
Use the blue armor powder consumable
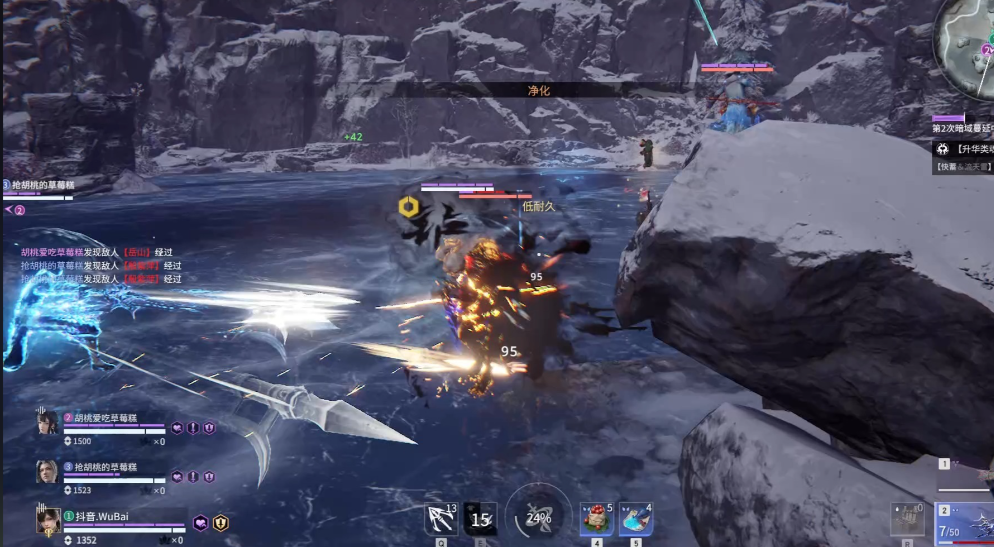(x=636, y=518)
